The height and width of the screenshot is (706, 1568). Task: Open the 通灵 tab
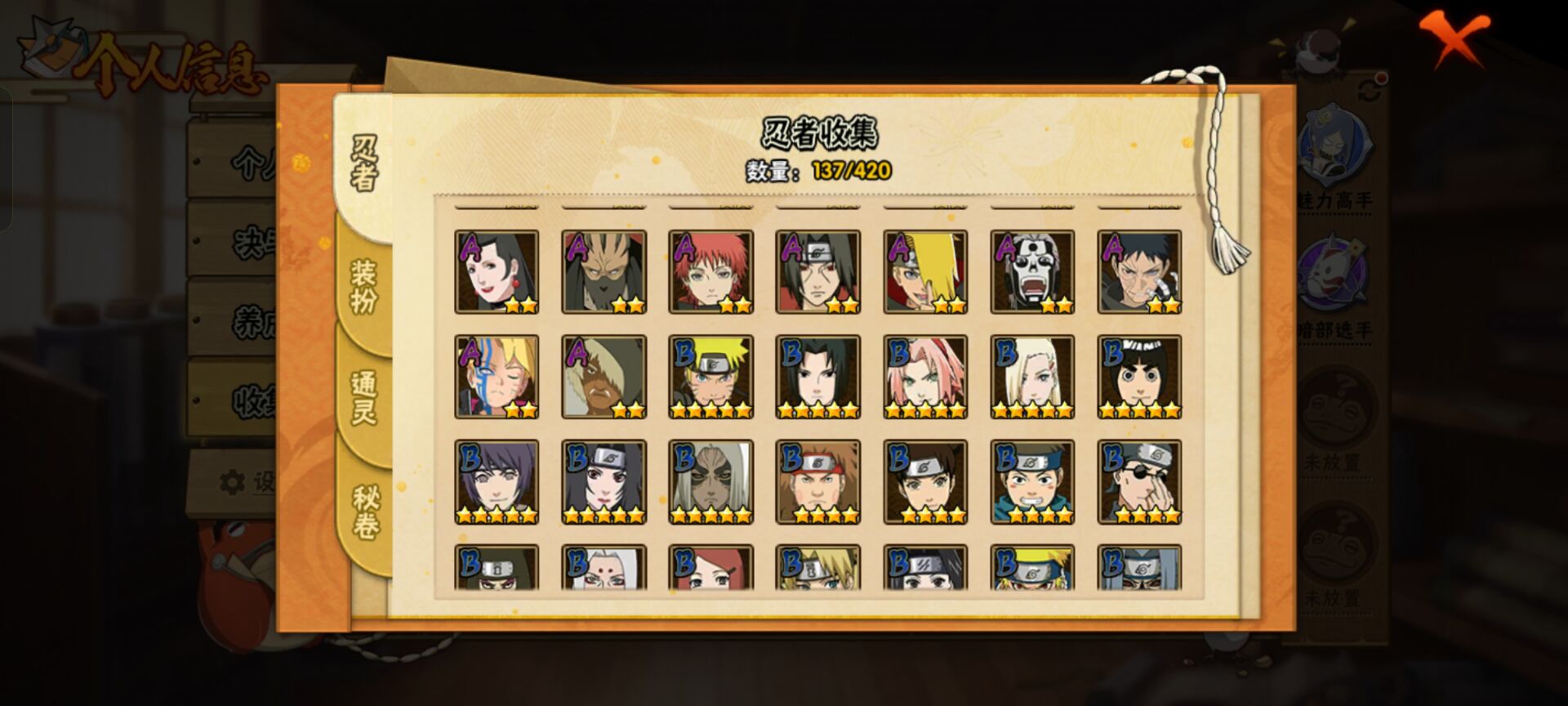[x=363, y=398]
